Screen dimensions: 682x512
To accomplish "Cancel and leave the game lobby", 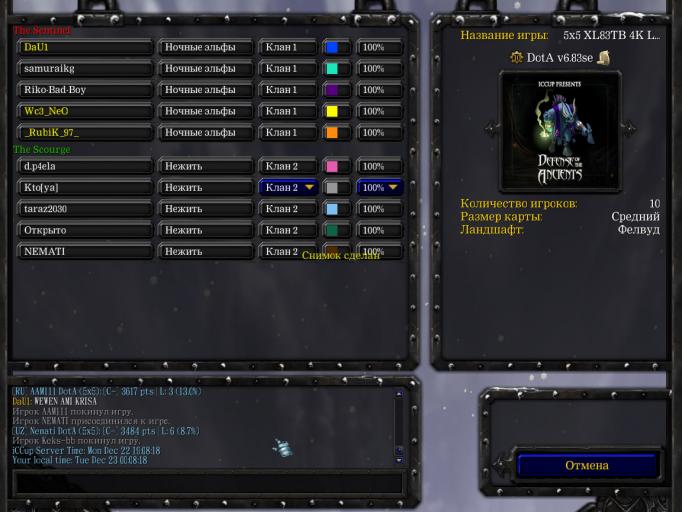I will (x=586, y=466).
